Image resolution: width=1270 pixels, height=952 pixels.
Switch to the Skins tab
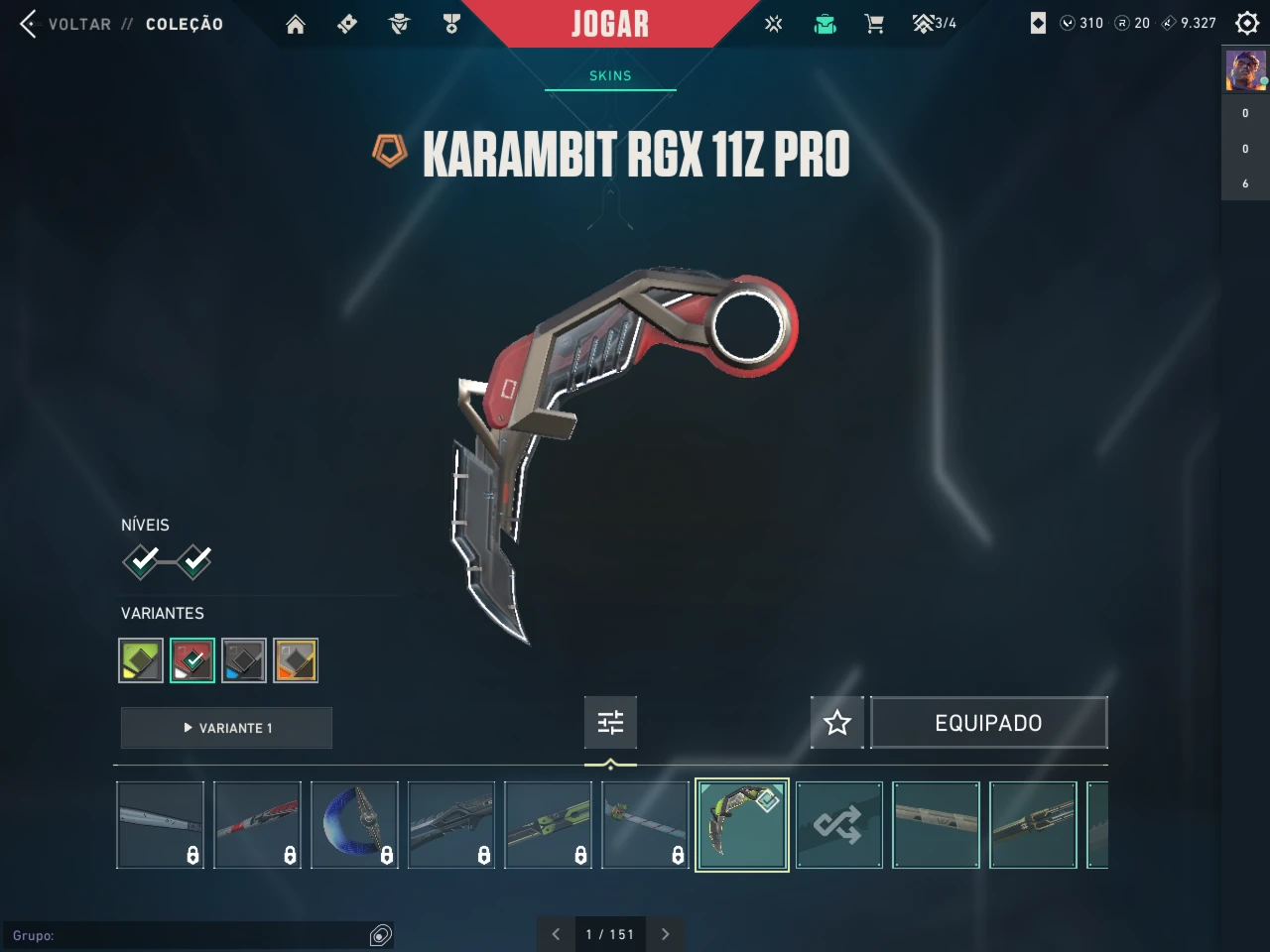pos(610,75)
